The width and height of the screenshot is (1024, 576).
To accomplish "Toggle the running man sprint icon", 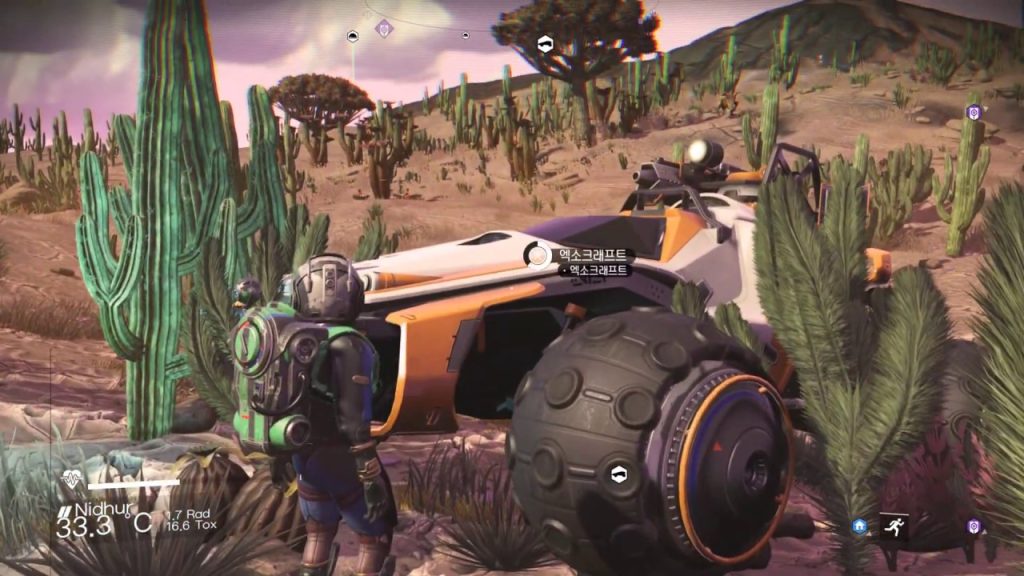I will pyautogui.click(x=893, y=526).
